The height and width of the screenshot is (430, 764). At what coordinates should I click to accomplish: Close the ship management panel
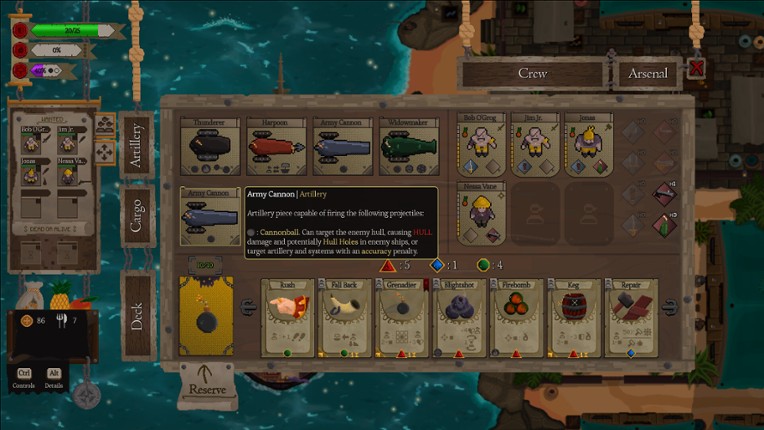point(696,69)
